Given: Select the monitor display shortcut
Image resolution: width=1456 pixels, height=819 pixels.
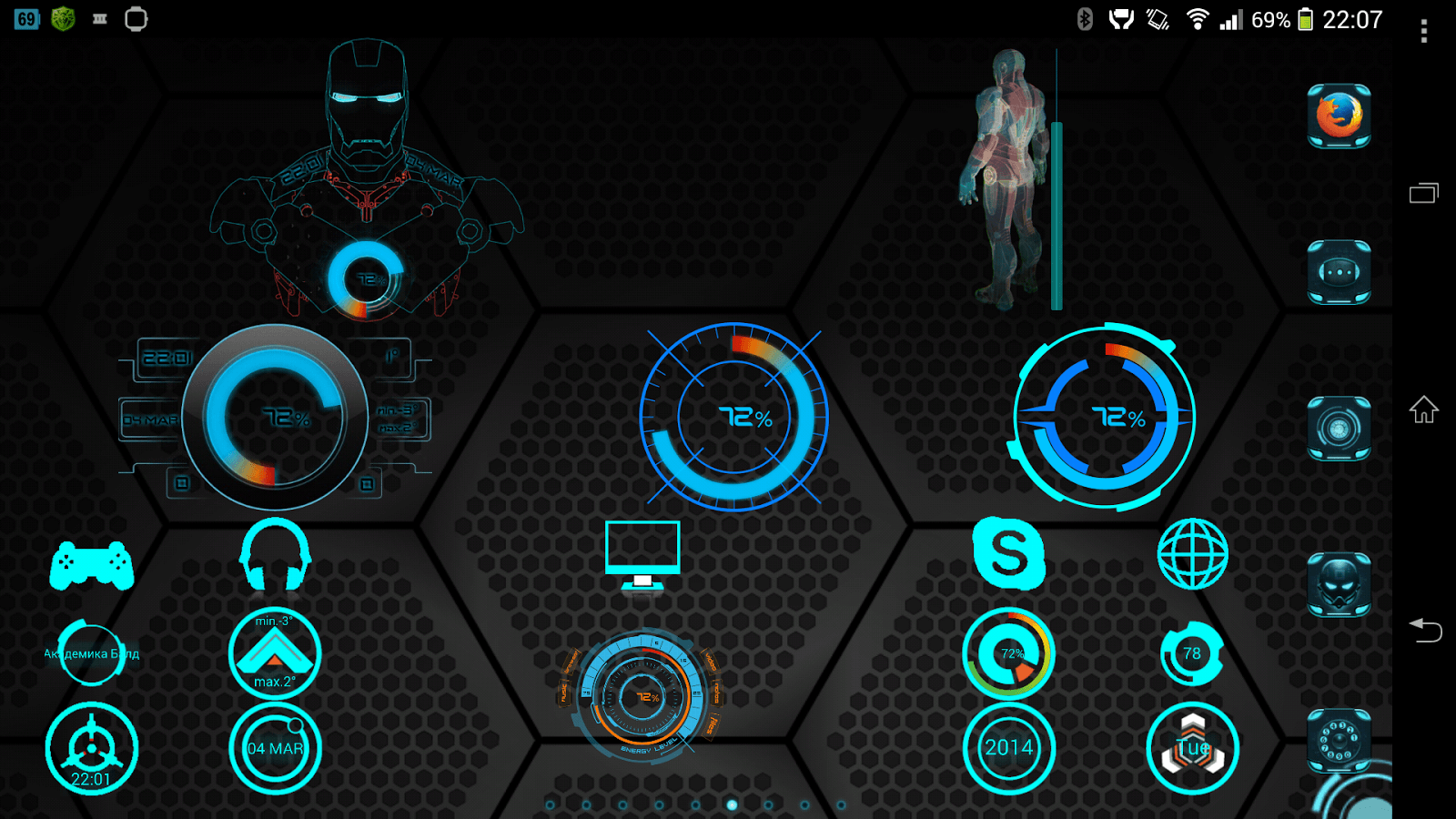Looking at the screenshot, I should [x=644, y=555].
